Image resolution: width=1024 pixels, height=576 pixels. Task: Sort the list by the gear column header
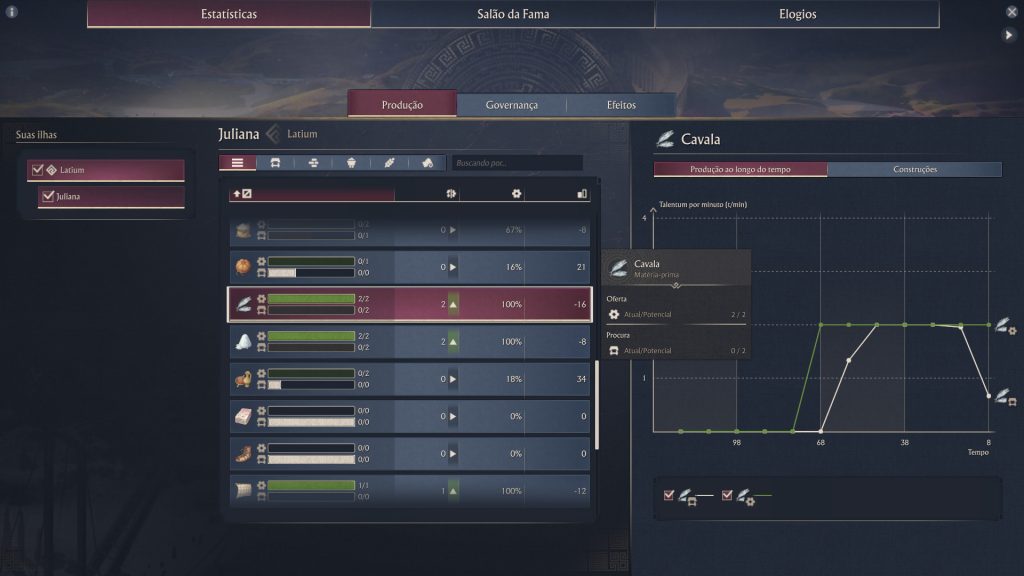(516, 193)
